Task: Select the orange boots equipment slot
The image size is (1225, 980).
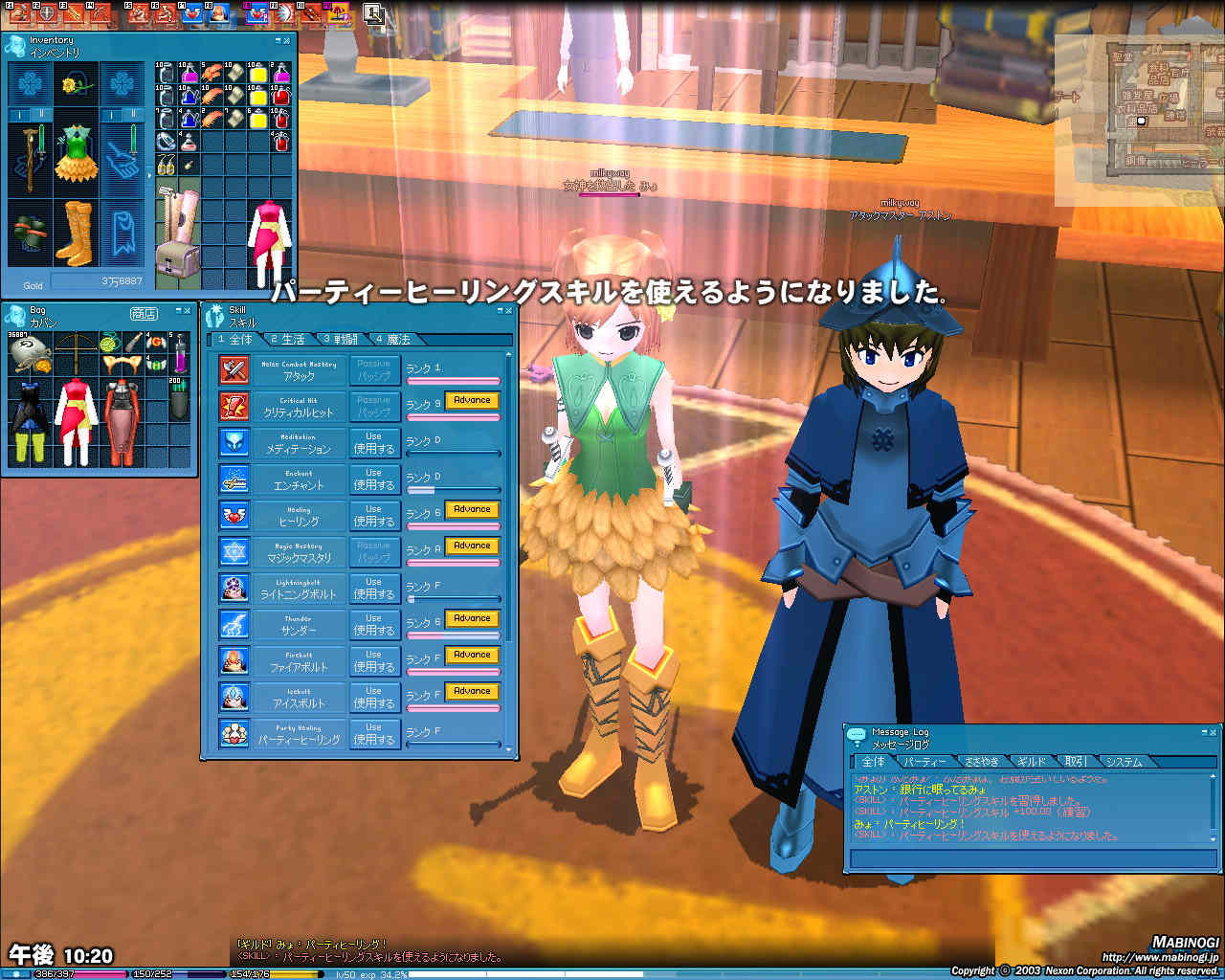Action: click(76, 232)
